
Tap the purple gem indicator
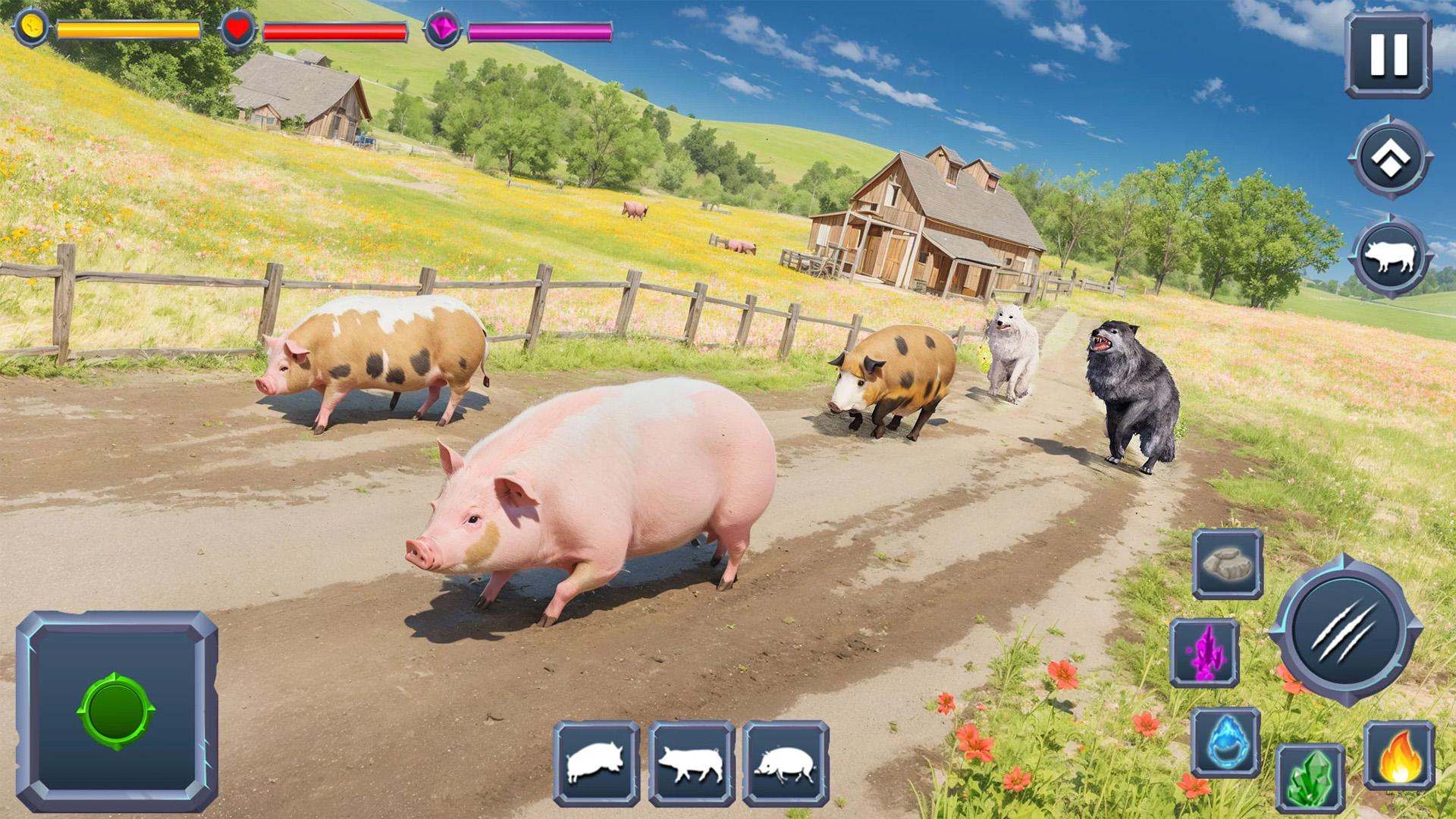click(444, 29)
